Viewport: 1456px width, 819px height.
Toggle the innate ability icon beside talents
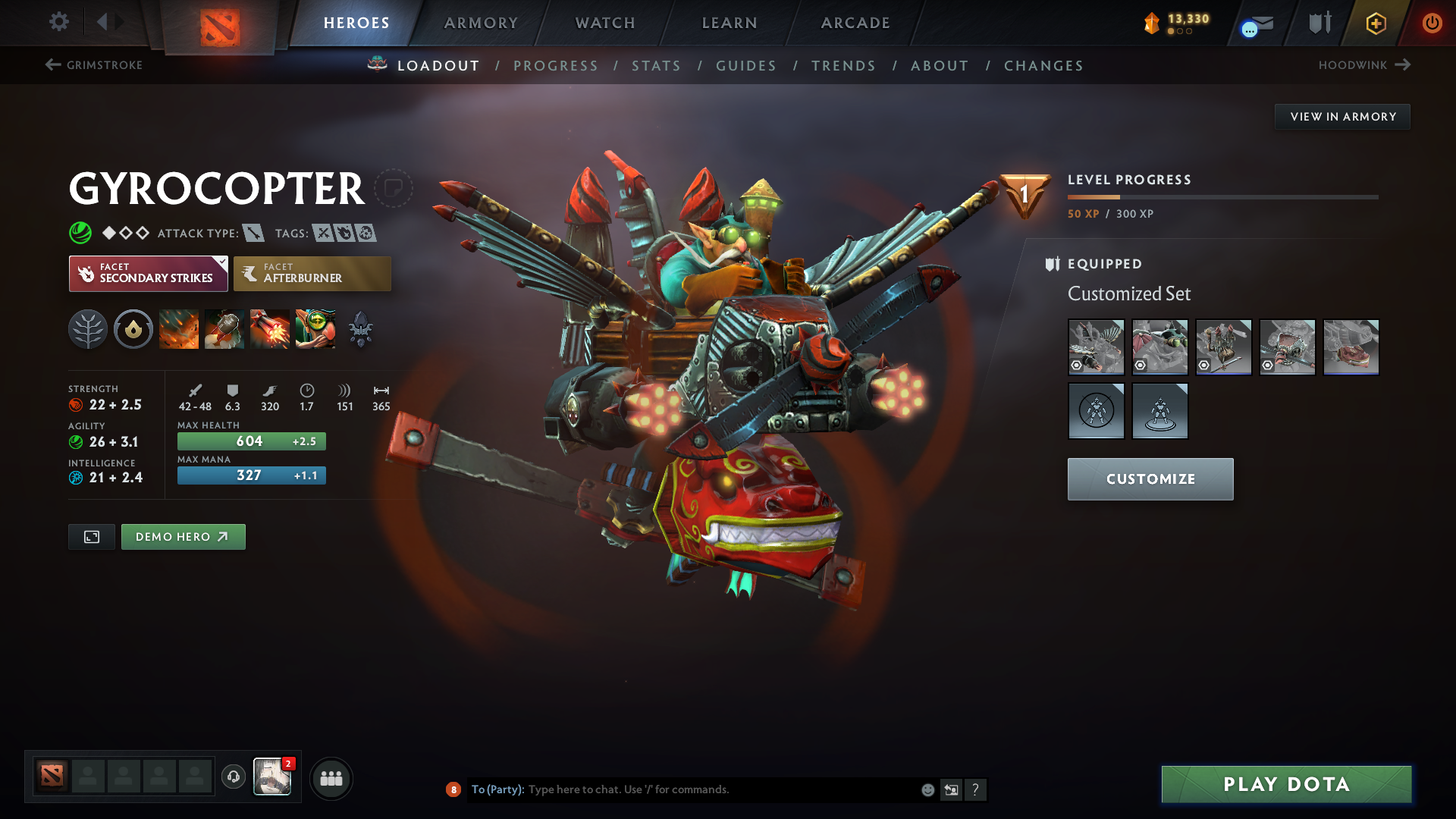(x=133, y=328)
